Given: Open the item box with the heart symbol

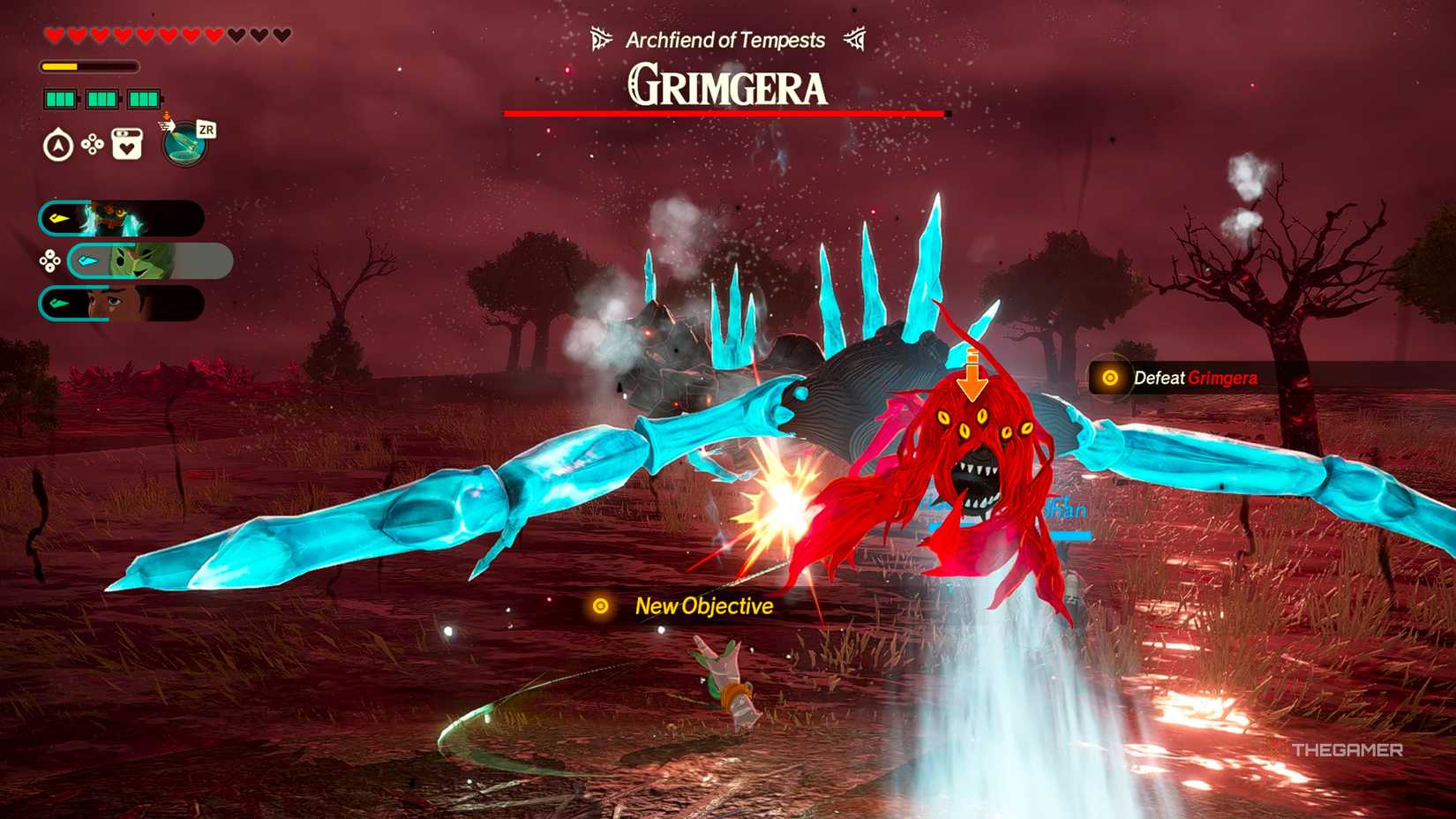Looking at the screenshot, I should pyautogui.click(x=126, y=144).
